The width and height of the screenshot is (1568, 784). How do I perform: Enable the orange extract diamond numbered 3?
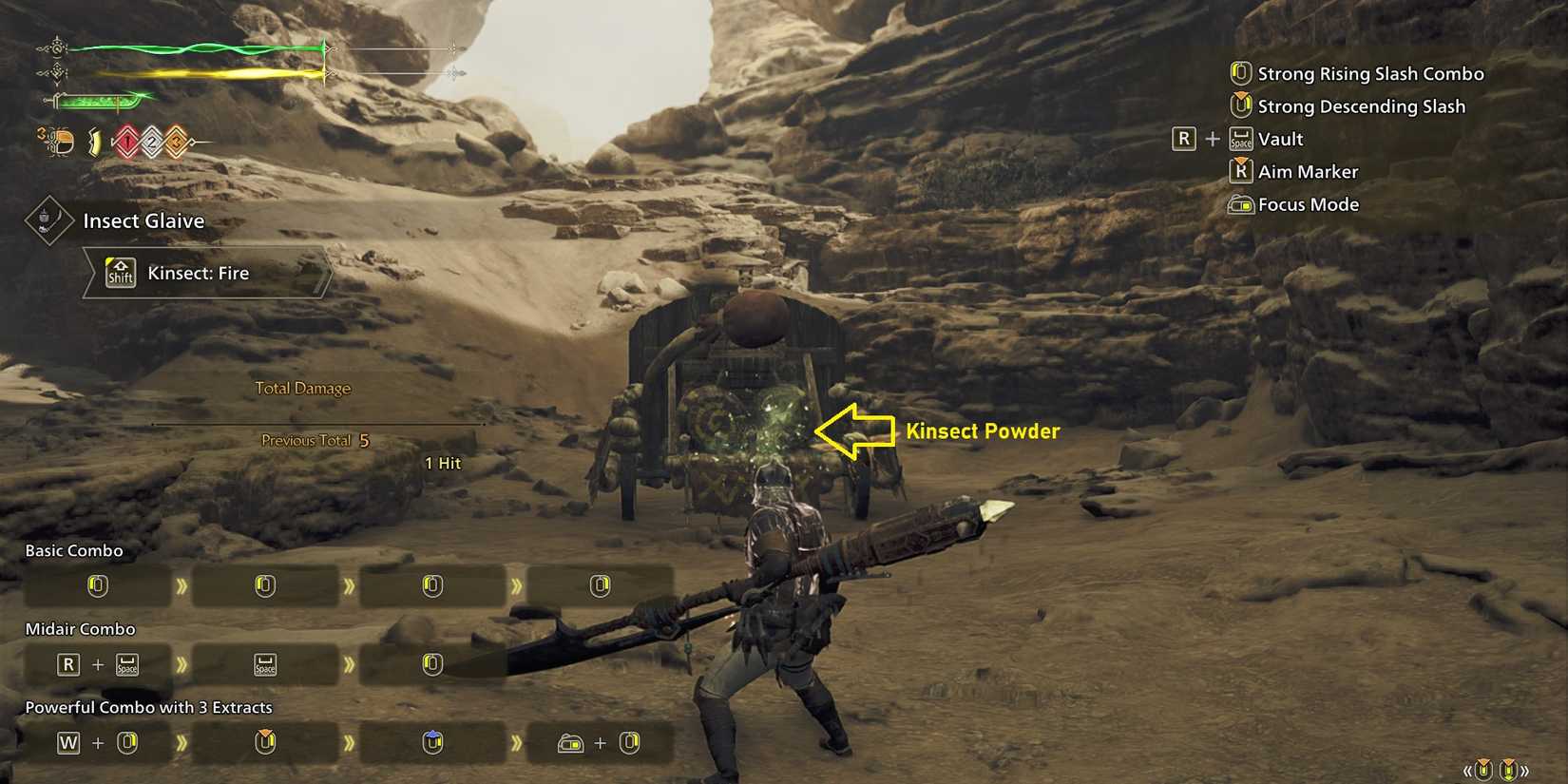coord(175,142)
